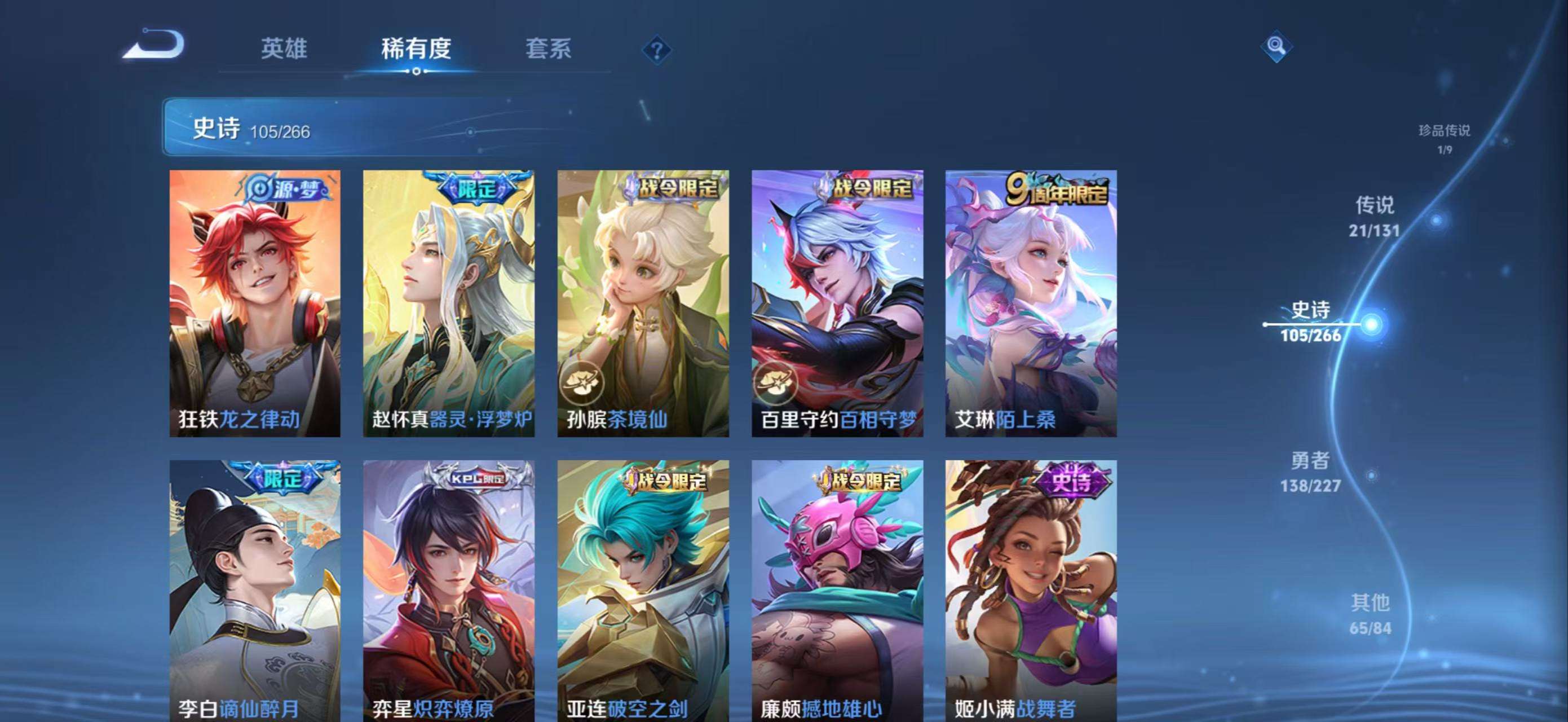The height and width of the screenshot is (722, 1568).
Task: Open the 套系 tab
Action: click(548, 49)
